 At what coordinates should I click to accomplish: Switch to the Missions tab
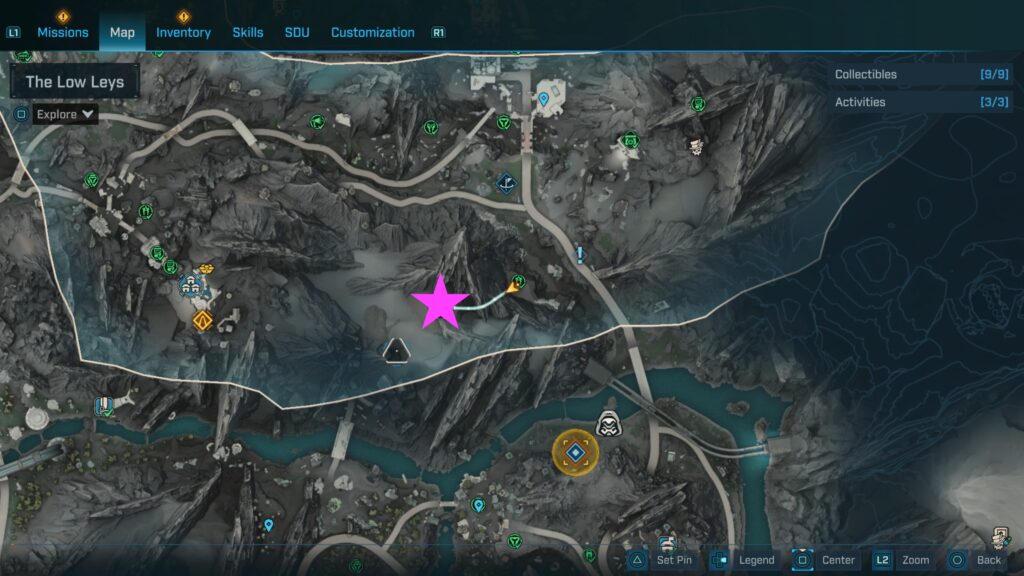coord(63,32)
